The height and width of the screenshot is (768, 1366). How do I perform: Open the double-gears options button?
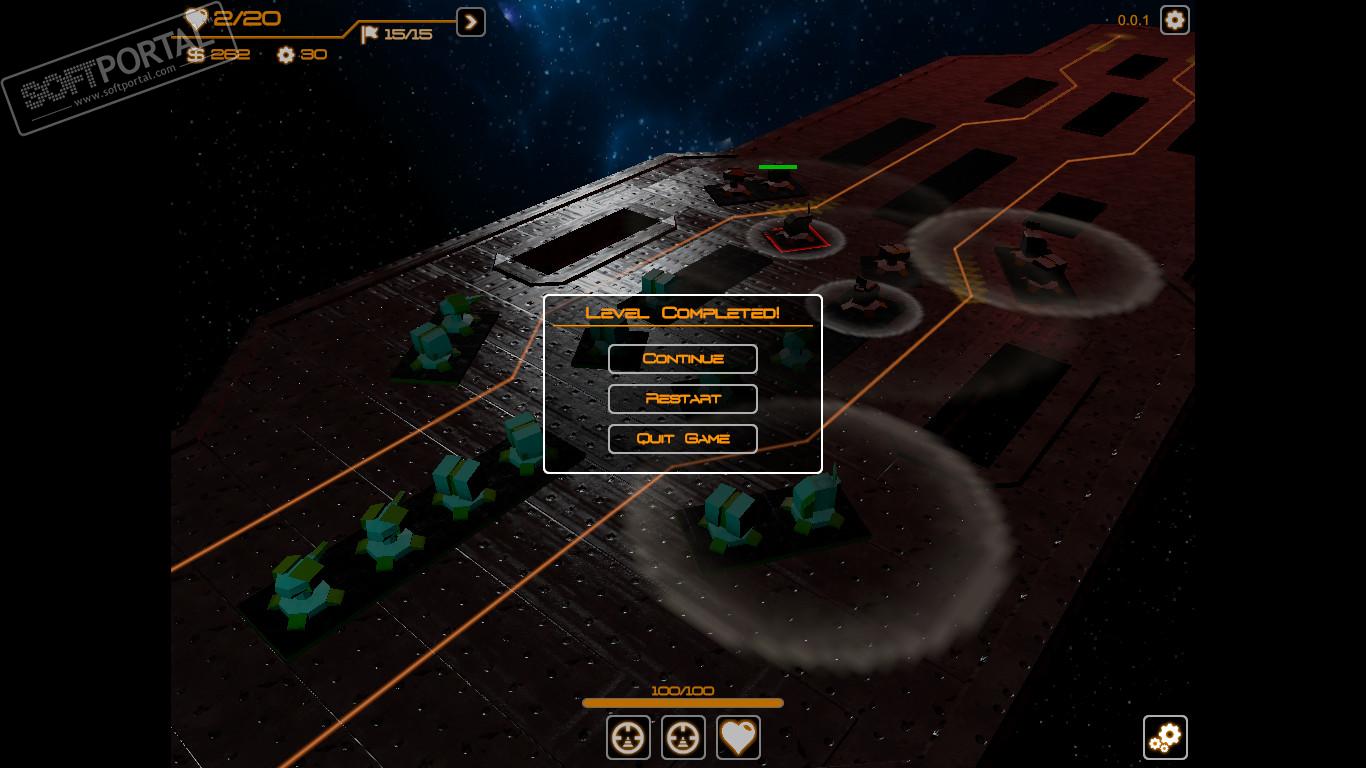click(1165, 738)
